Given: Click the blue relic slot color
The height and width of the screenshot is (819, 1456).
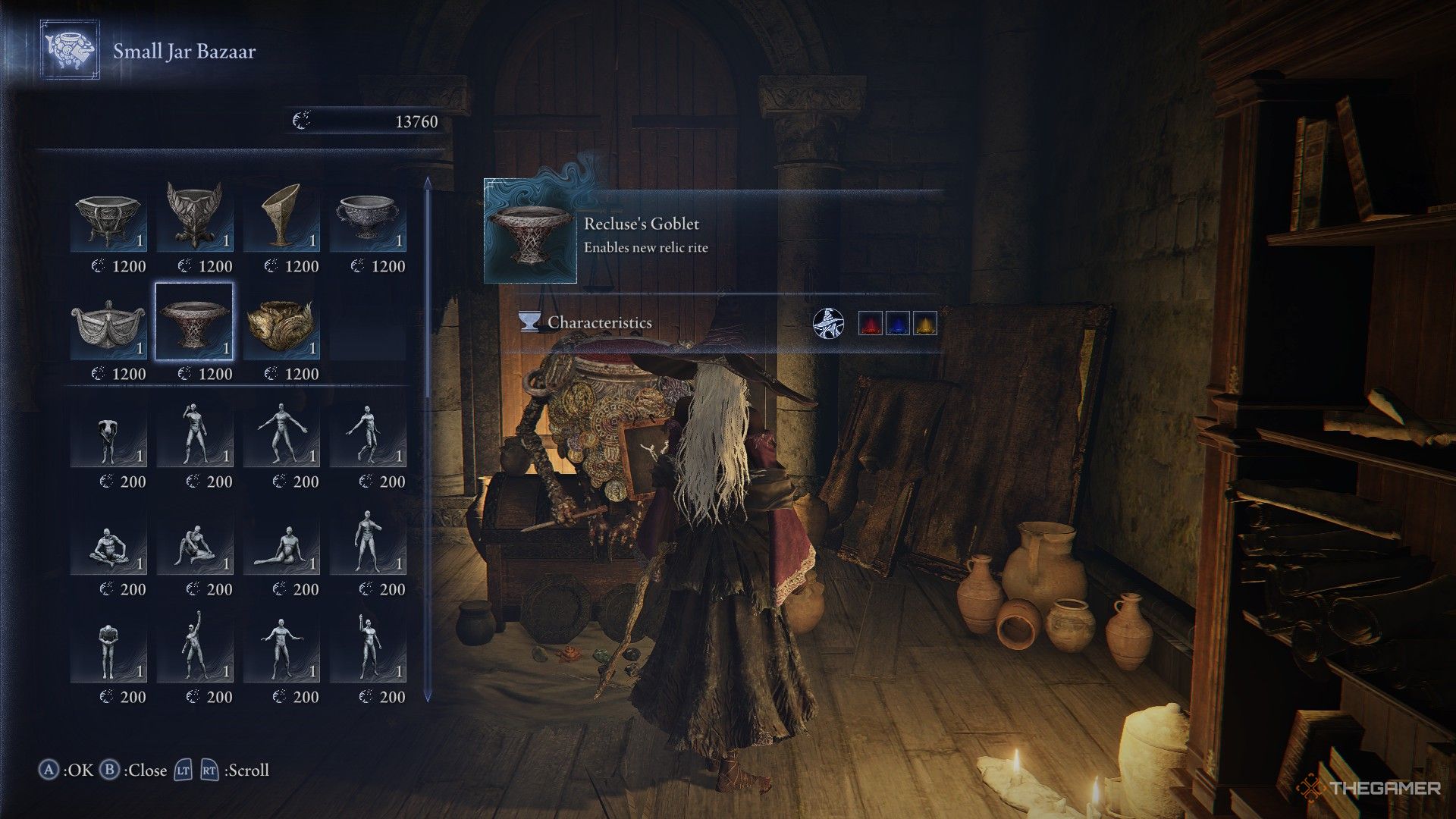Looking at the screenshot, I should tap(898, 323).
